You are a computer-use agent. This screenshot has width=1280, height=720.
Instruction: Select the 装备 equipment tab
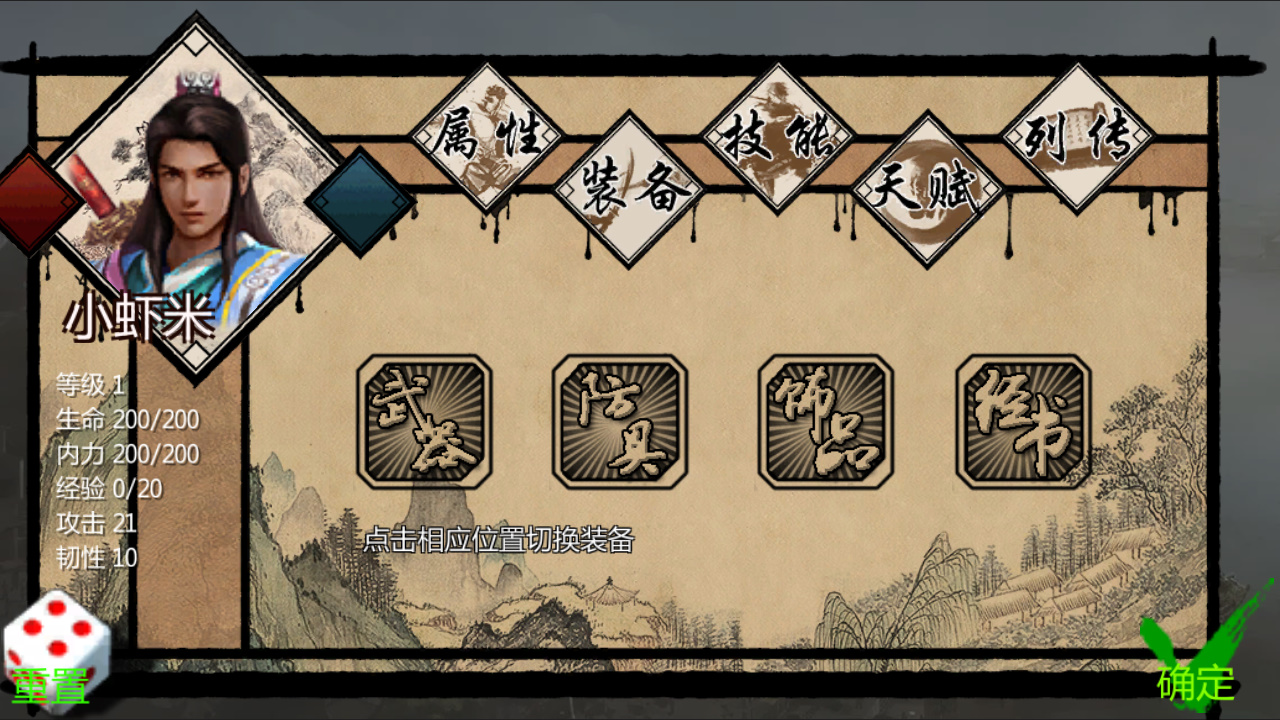tap(630, 190)
